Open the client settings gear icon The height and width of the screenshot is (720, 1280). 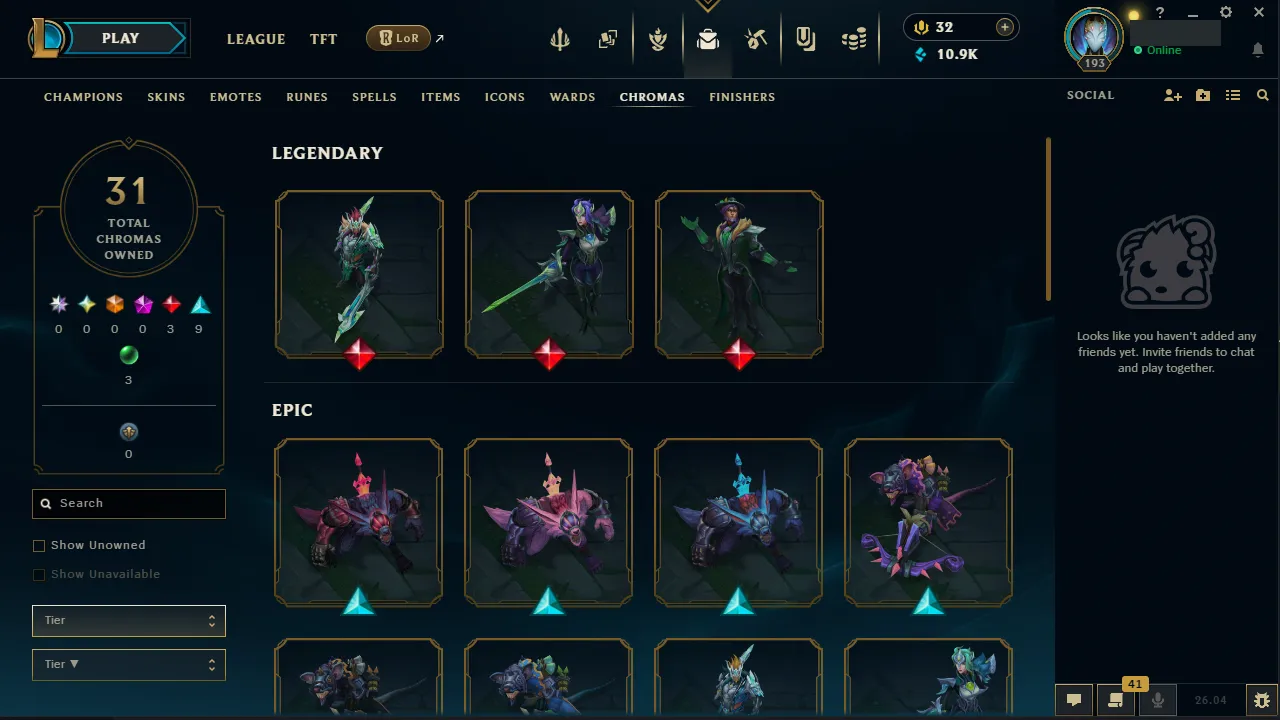[x=1225, y=12]
